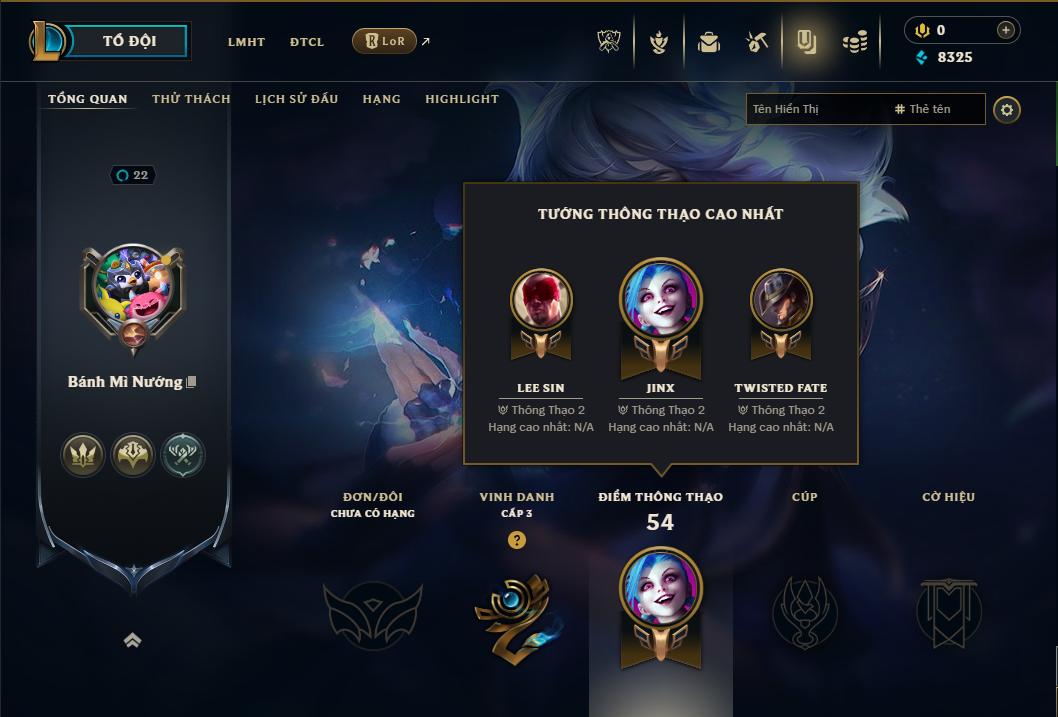Click the Tên Hiển Thị search field

pyautogui.click(x=815, y=109)
